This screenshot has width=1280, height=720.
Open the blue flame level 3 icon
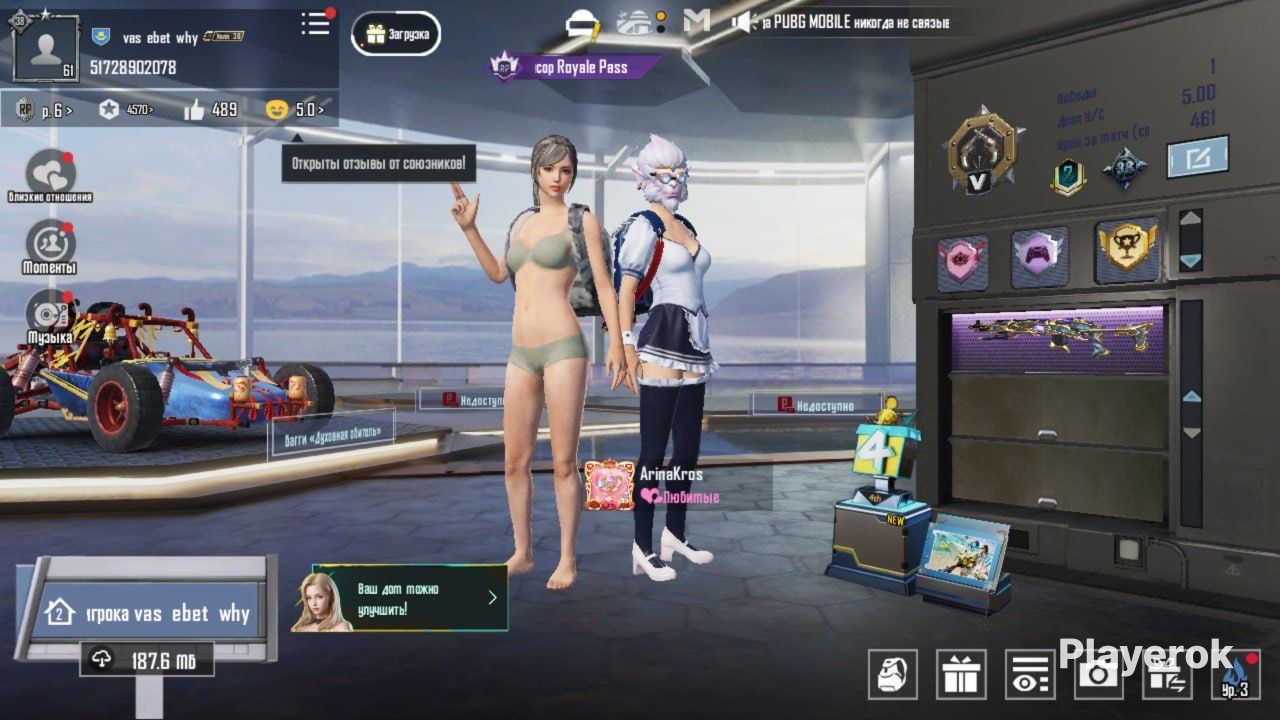point(1235,674)
